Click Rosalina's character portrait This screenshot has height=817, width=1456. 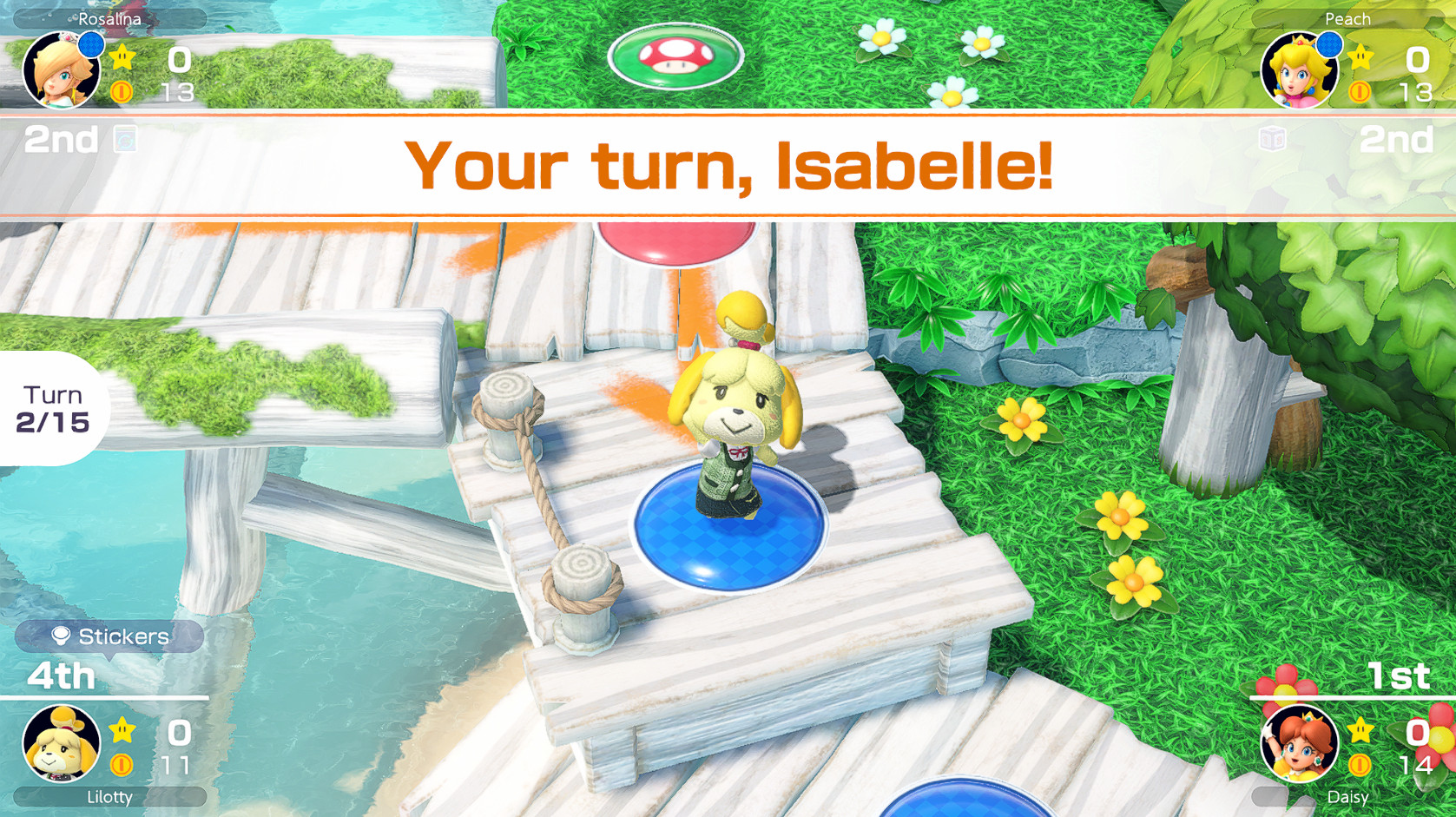click(61, 69)
